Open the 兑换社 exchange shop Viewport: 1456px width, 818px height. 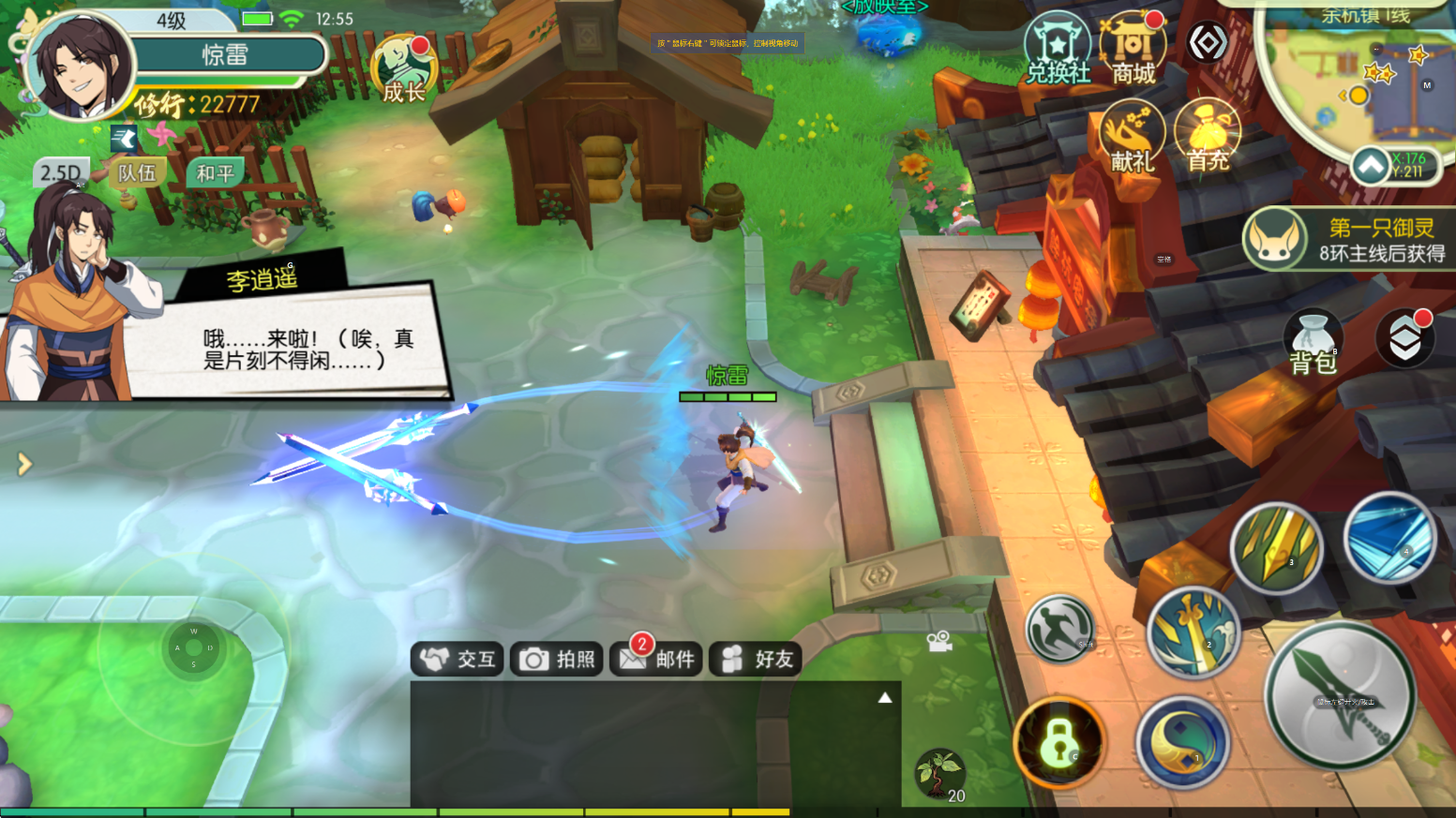tap(1058, 49)
